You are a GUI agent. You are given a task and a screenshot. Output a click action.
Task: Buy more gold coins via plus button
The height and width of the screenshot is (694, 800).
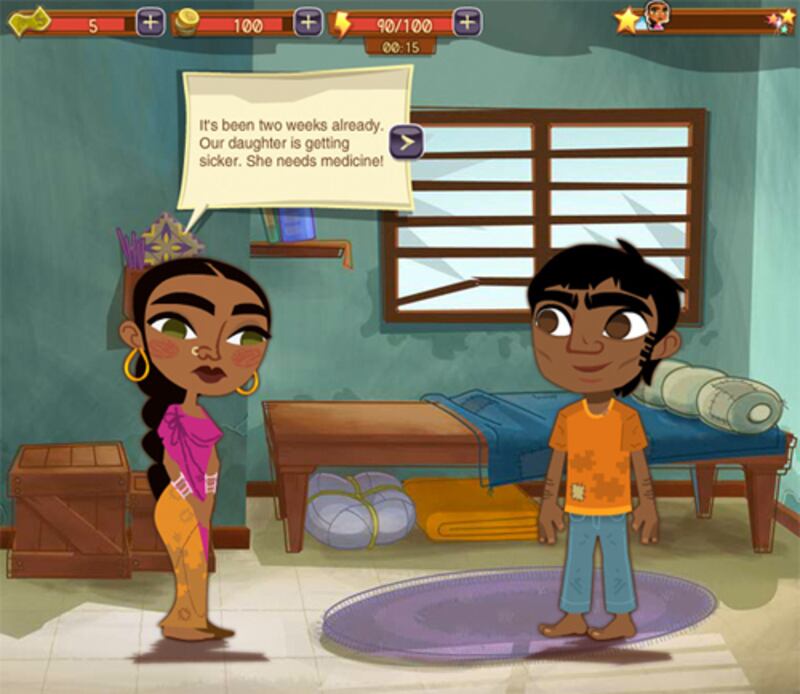[308, 22]
